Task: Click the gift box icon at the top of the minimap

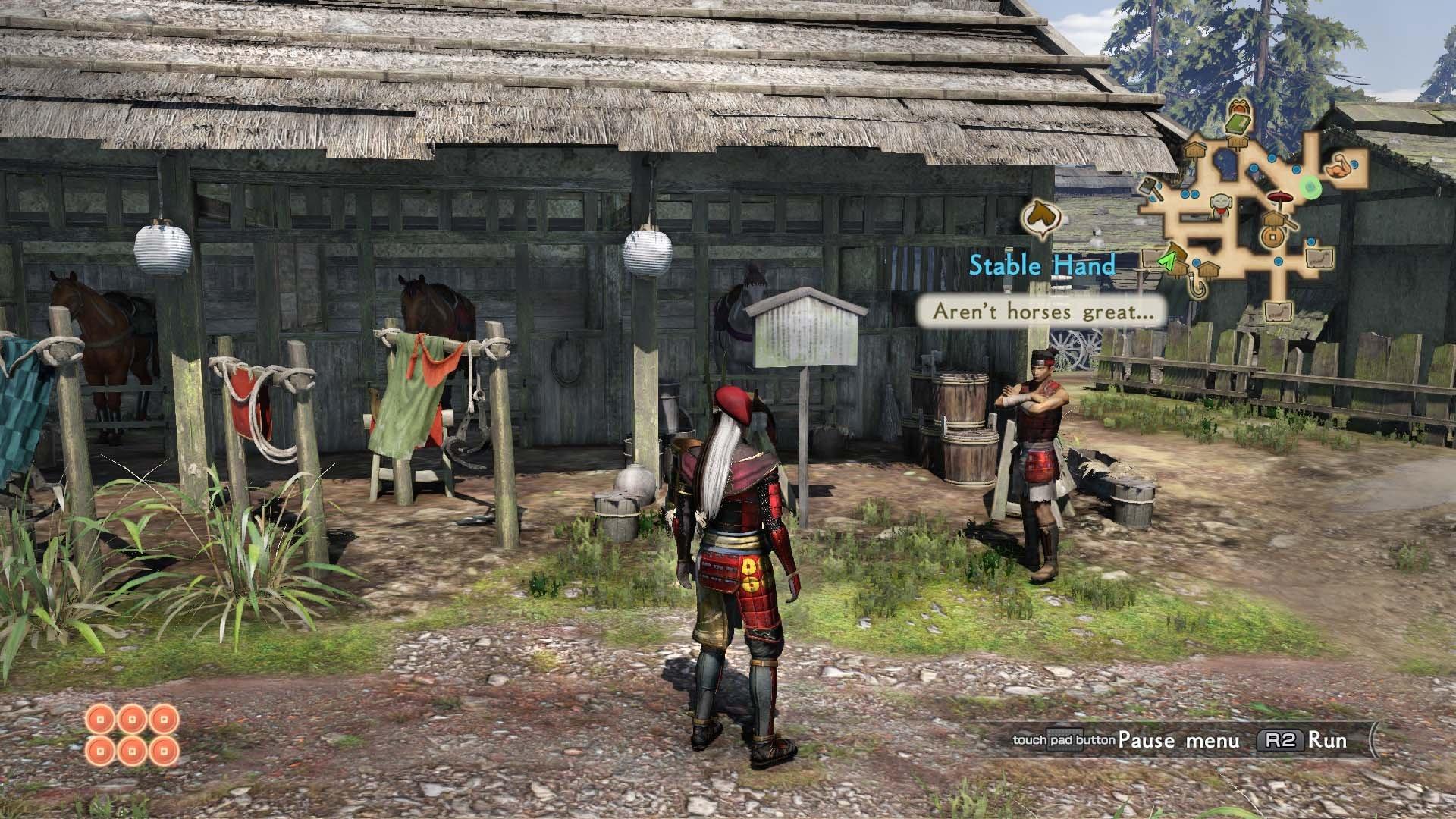Action: tap(1240, 106)
